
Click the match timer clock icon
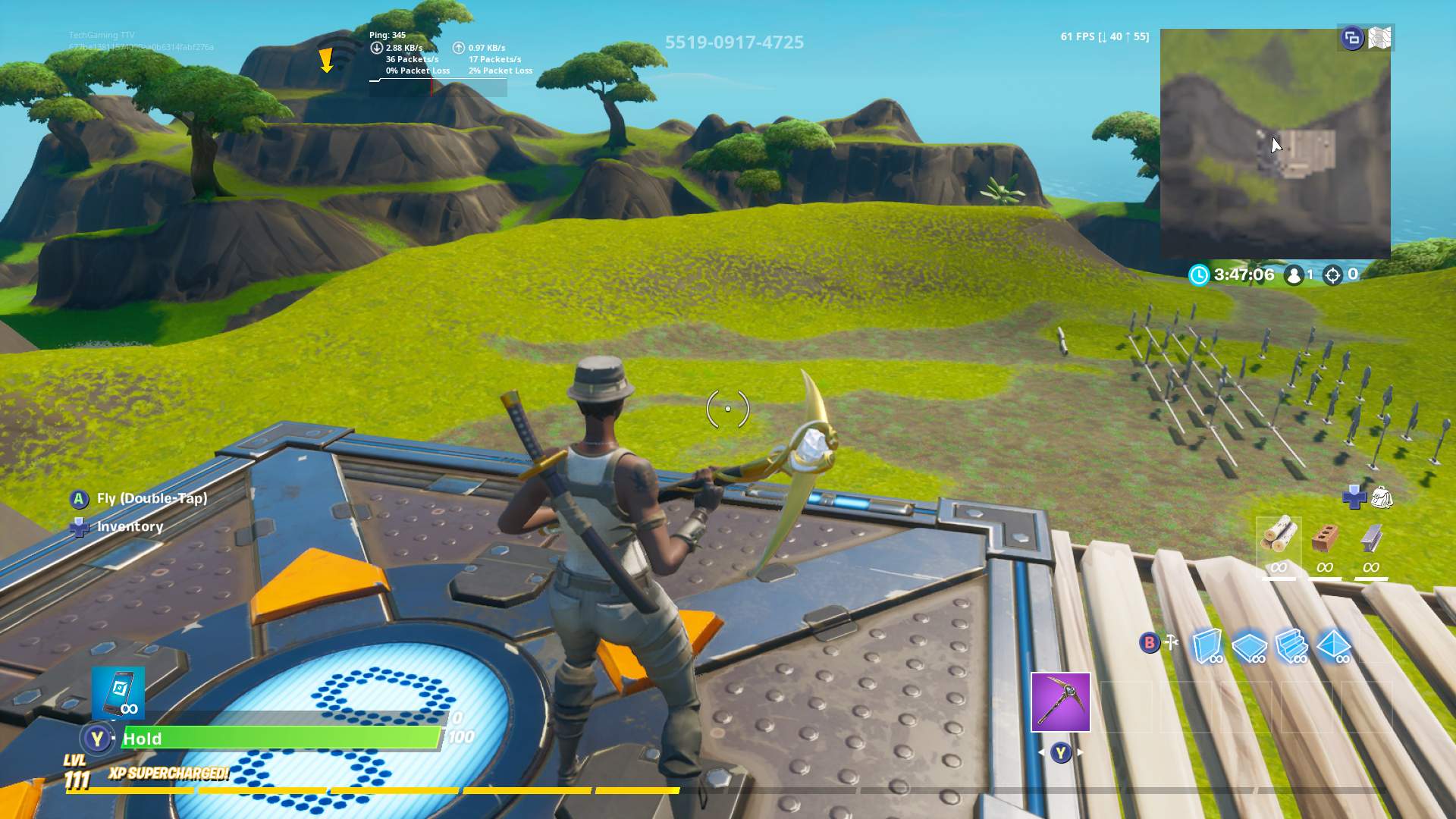(1200, 275)
